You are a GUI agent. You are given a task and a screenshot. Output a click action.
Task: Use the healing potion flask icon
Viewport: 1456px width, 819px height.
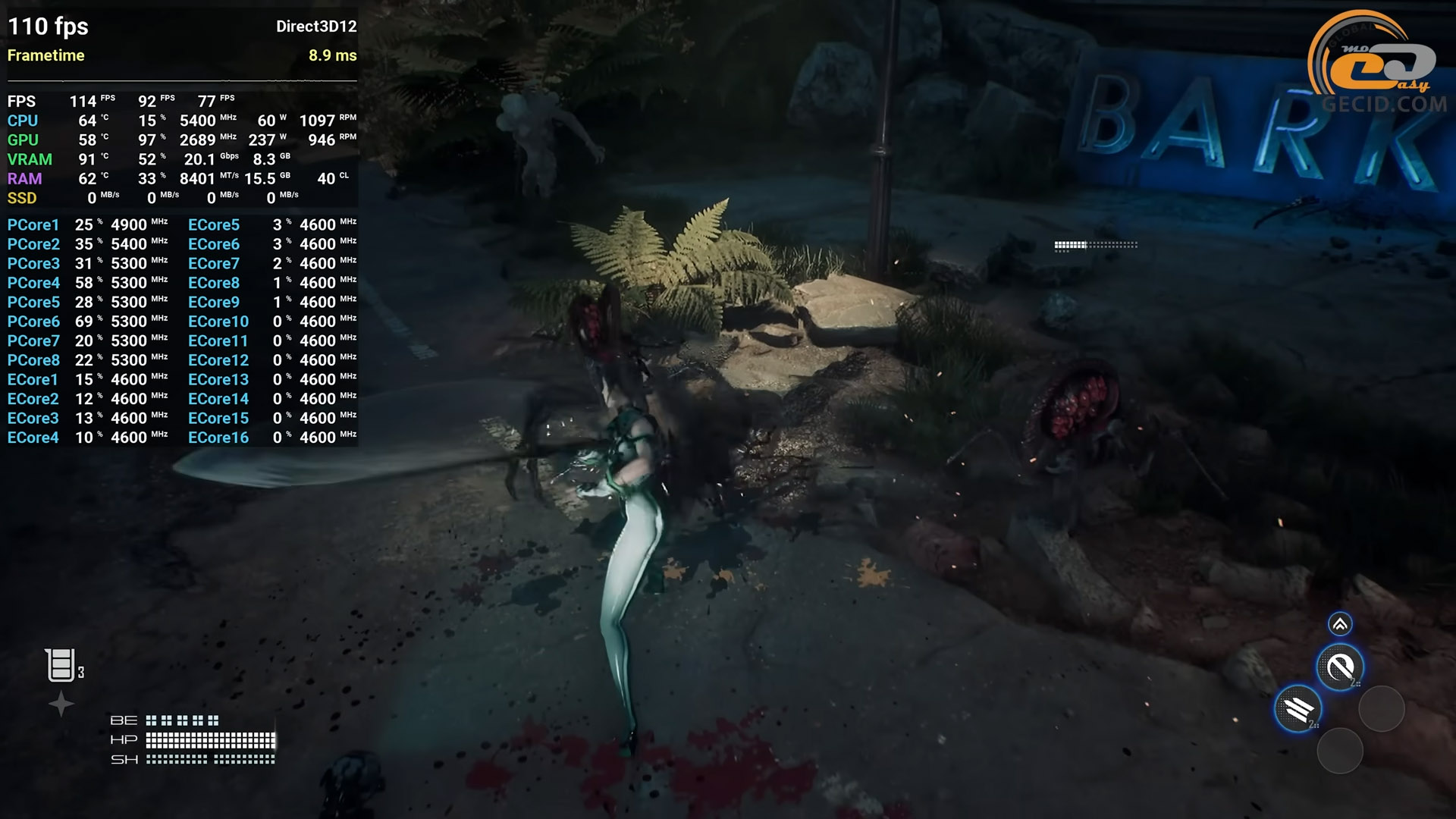[x=60, y=665]
